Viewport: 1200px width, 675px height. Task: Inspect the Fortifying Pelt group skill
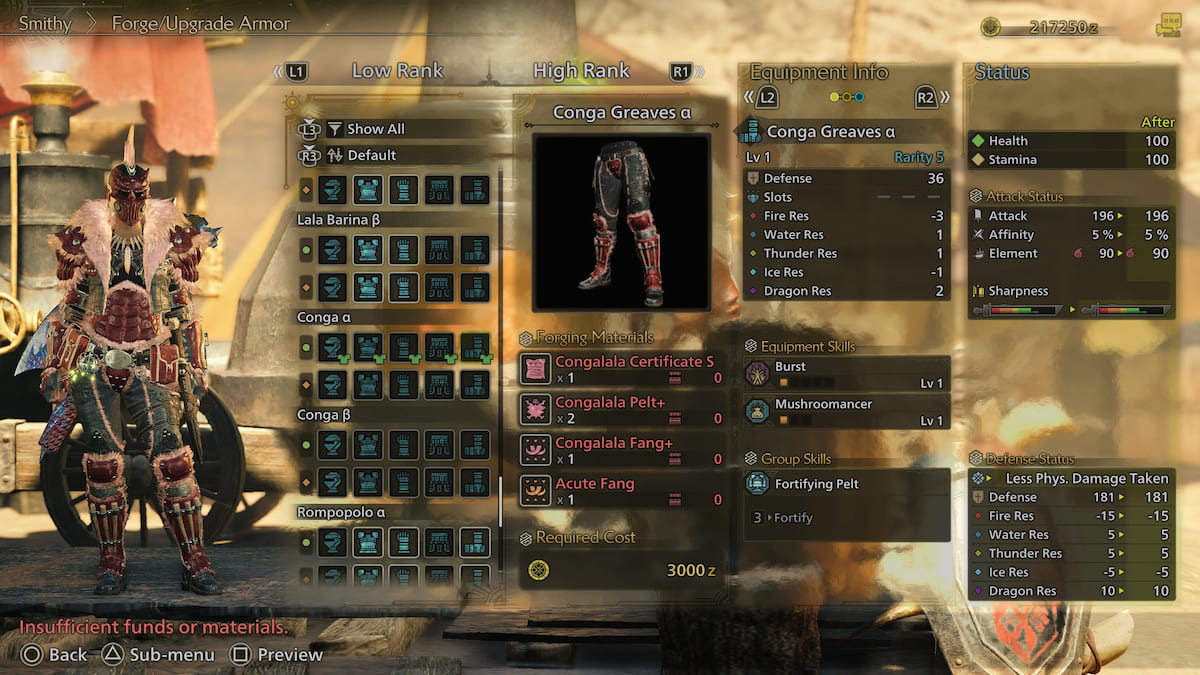(x=846, y=484)
